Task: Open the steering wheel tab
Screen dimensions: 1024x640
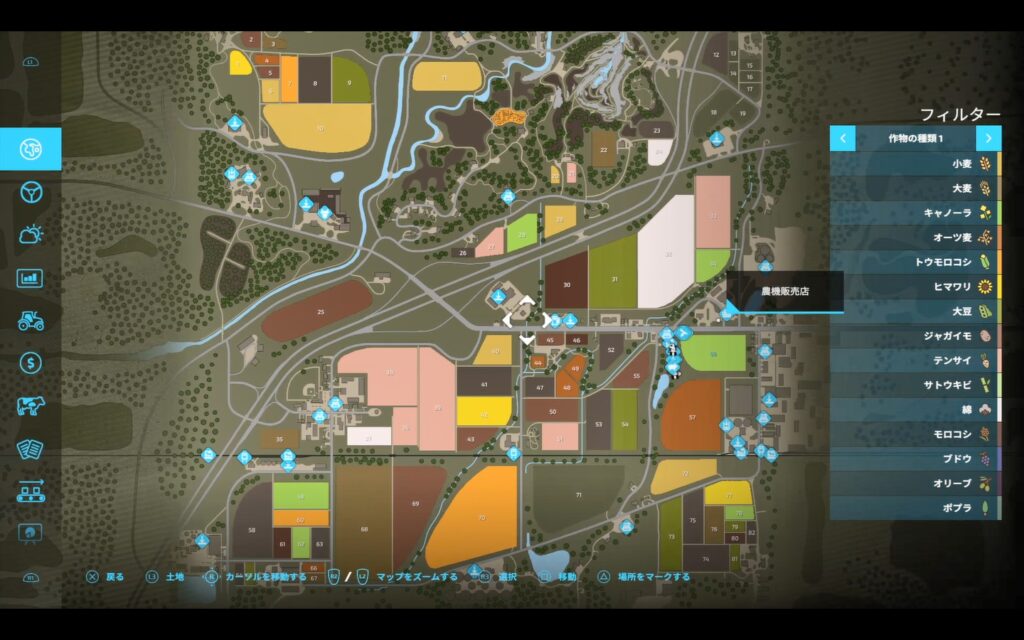Action: [x=30, y=192]
